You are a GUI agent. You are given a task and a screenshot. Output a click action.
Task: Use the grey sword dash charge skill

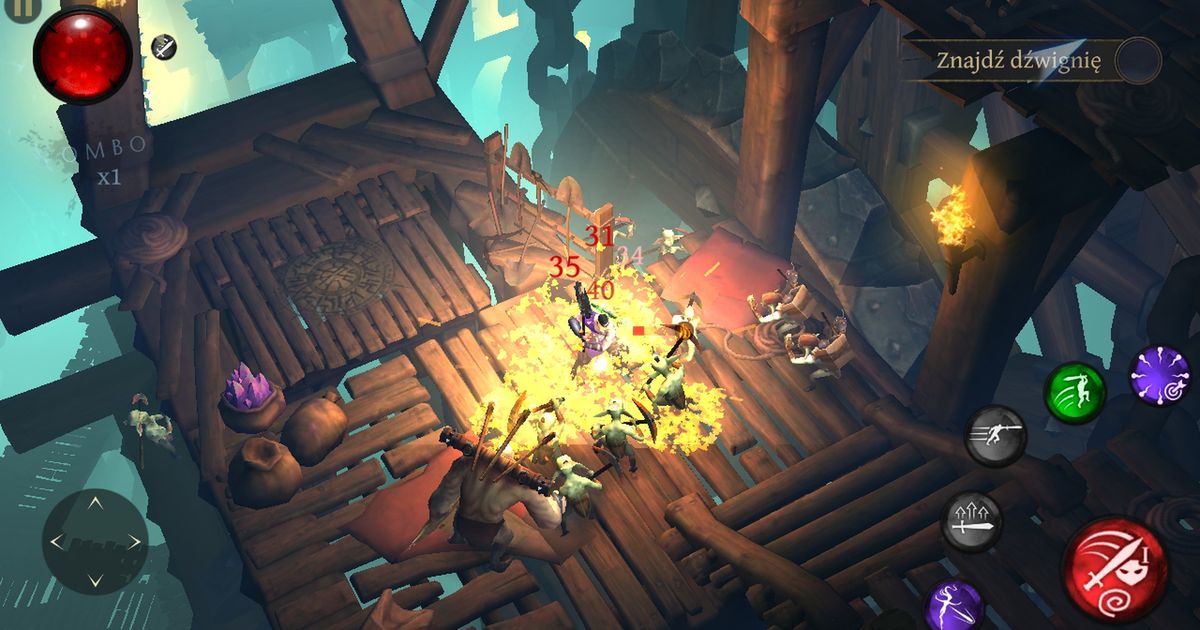(x=996, y=436)
